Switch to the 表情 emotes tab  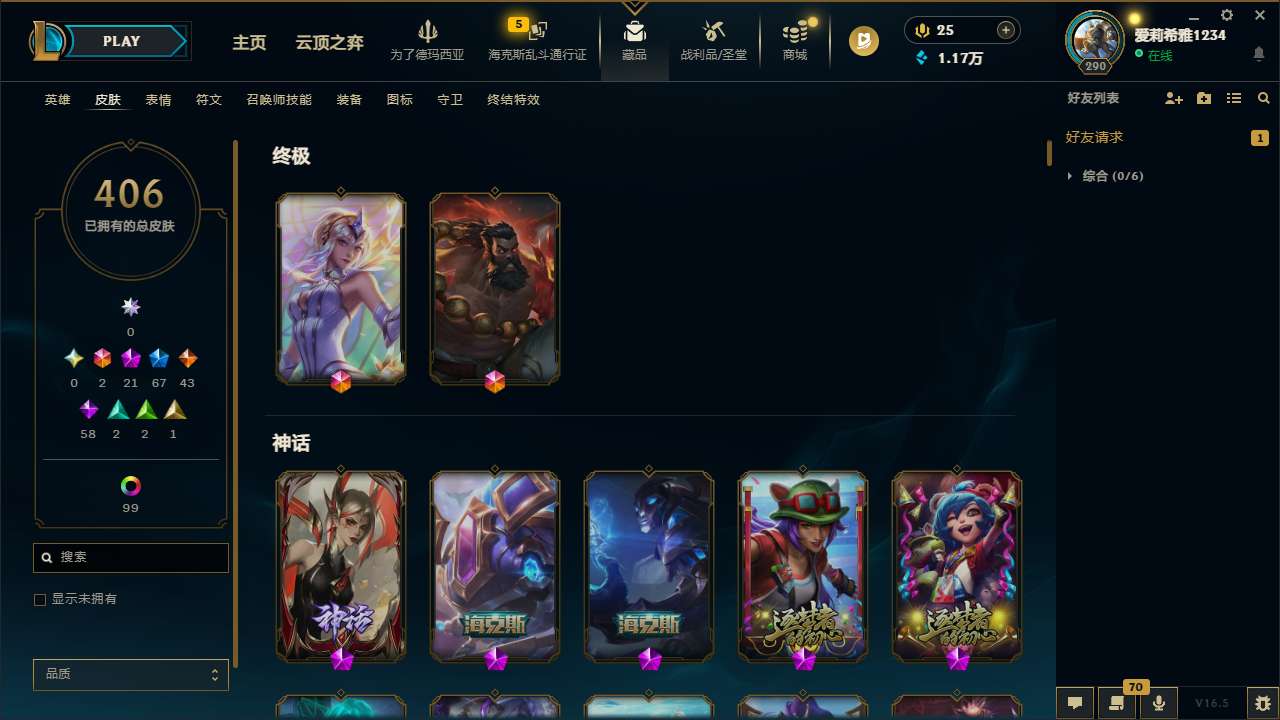(157, 99)
